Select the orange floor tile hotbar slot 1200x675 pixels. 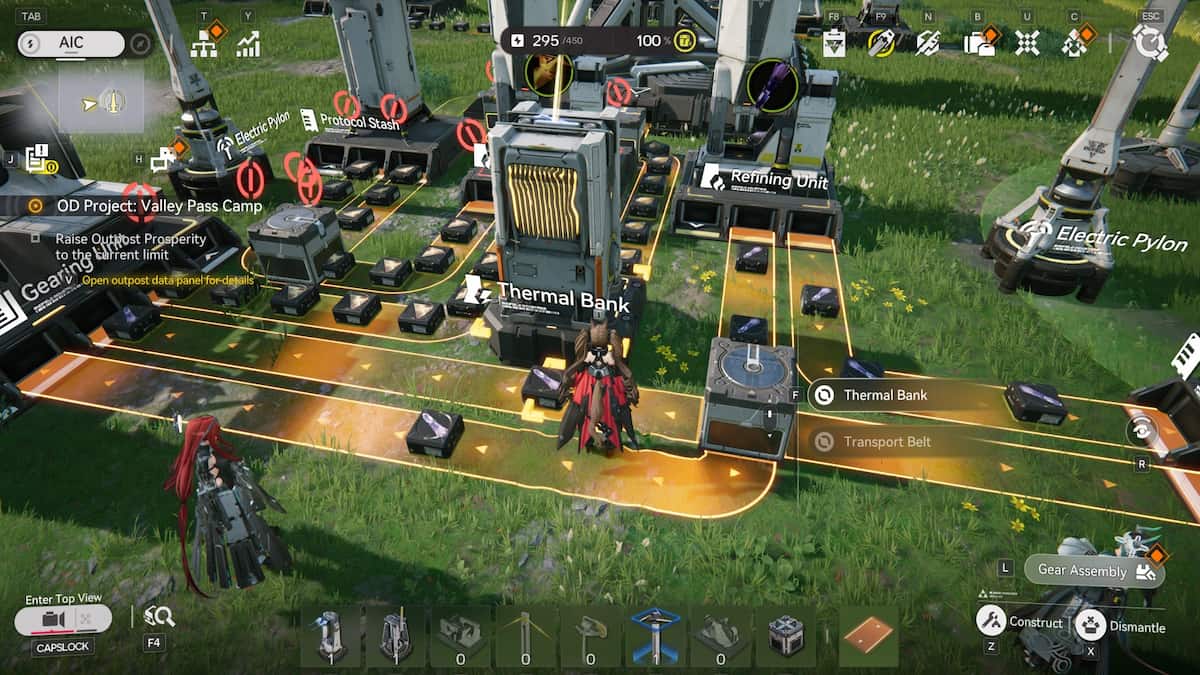[867, 635]
